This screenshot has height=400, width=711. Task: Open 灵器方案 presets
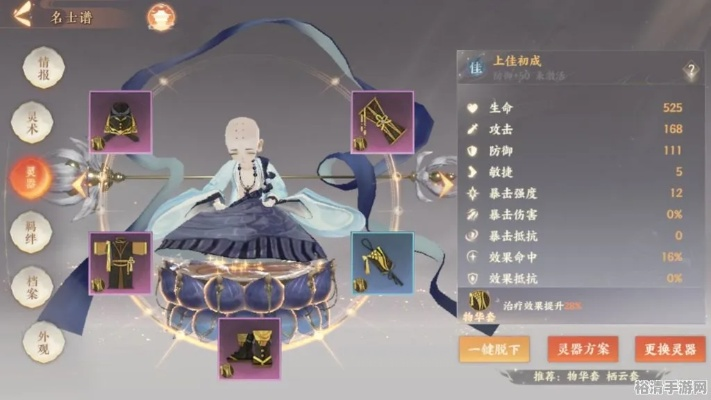pos(583,349)
